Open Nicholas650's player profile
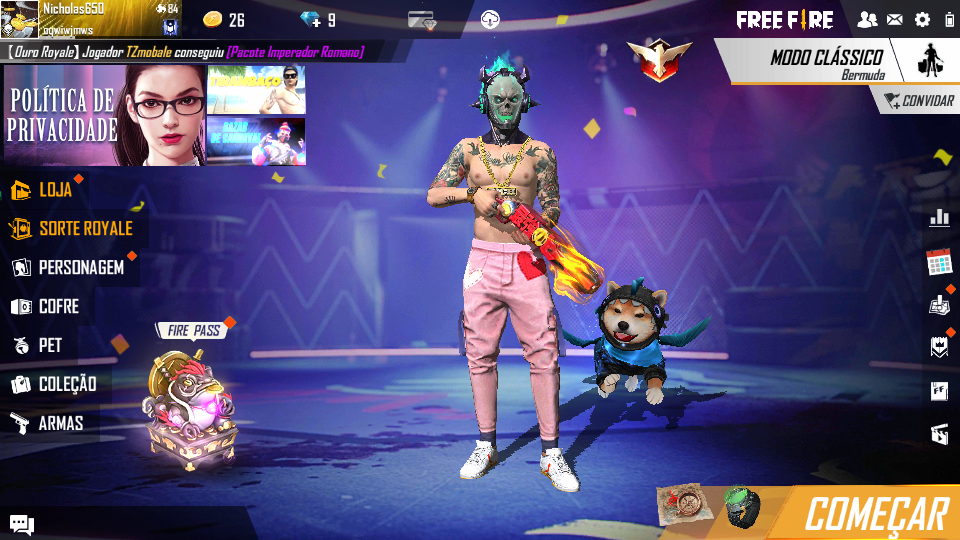The width and height of the screenshot is (960, 540). coord(70,19)
